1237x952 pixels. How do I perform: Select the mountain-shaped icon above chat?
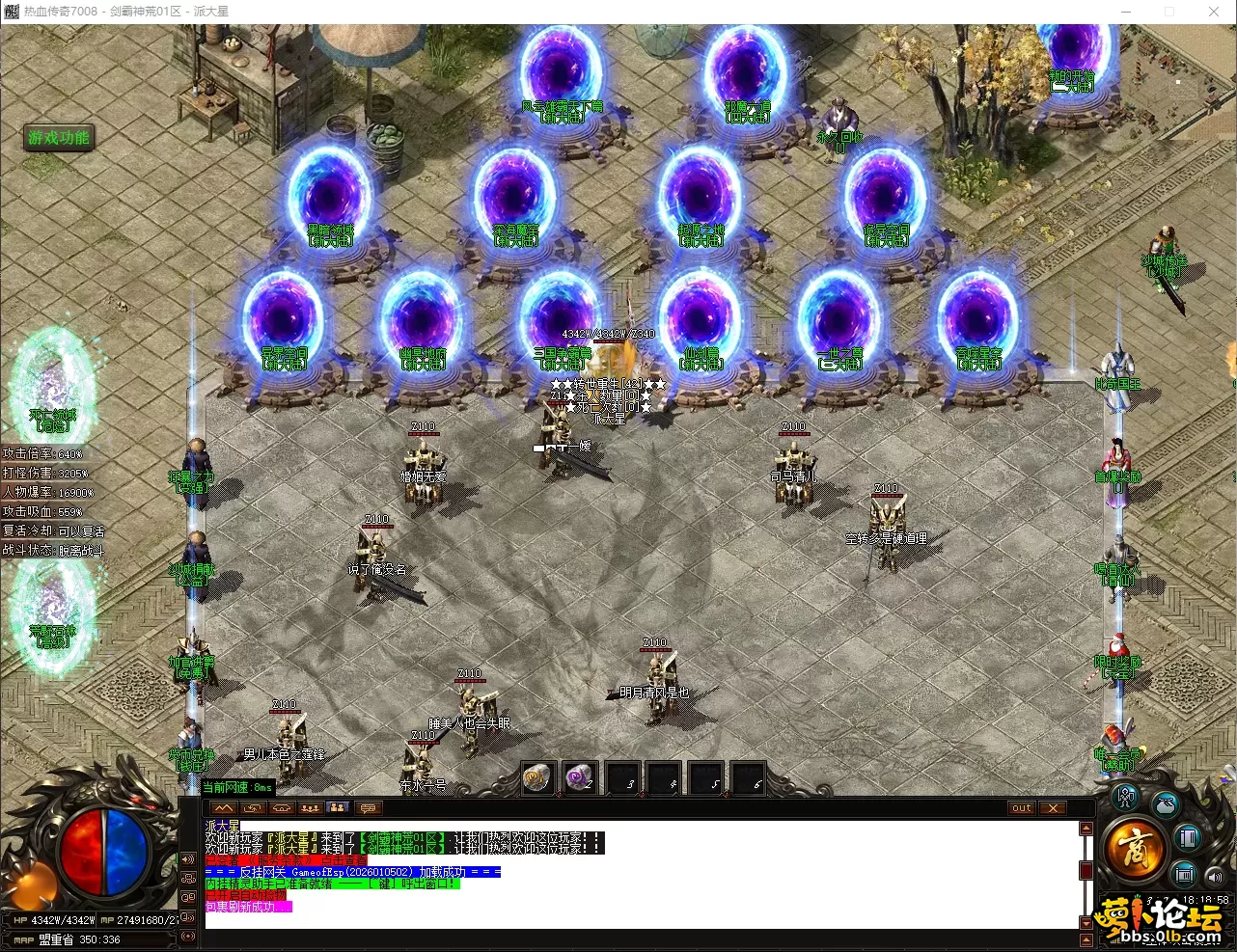224,808
